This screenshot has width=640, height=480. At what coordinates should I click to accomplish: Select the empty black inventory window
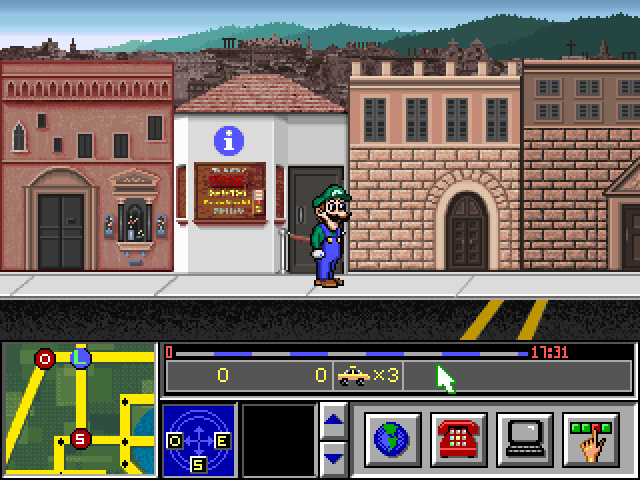tap(278, 439)
